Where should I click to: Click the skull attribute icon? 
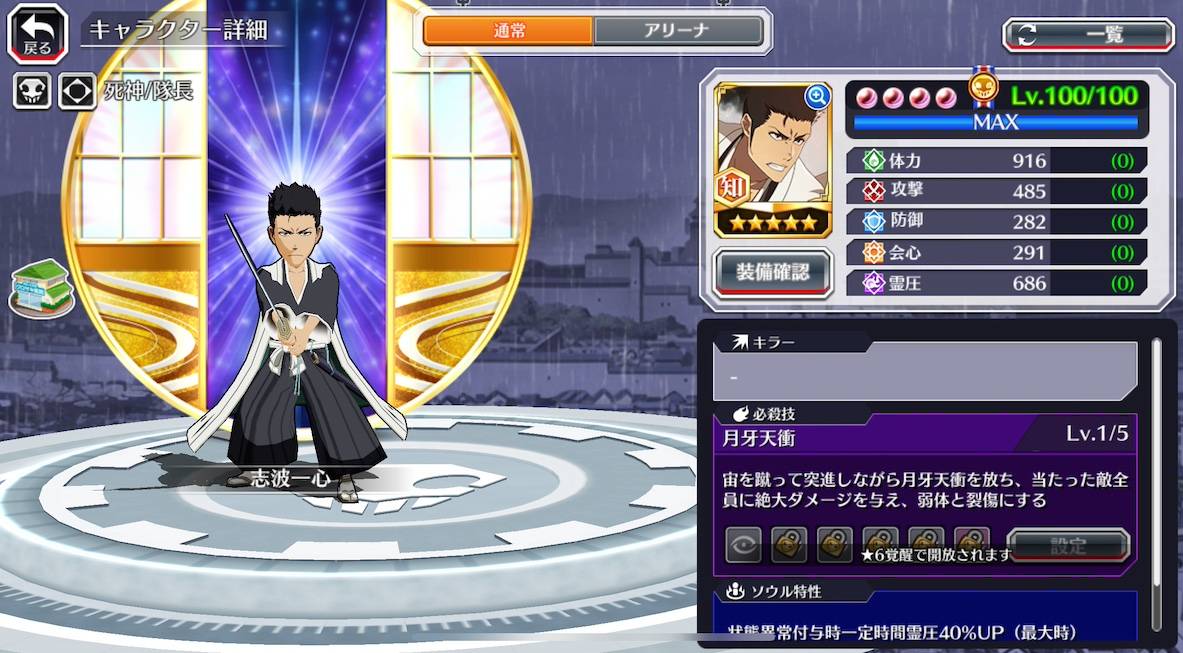click(32, 91)
